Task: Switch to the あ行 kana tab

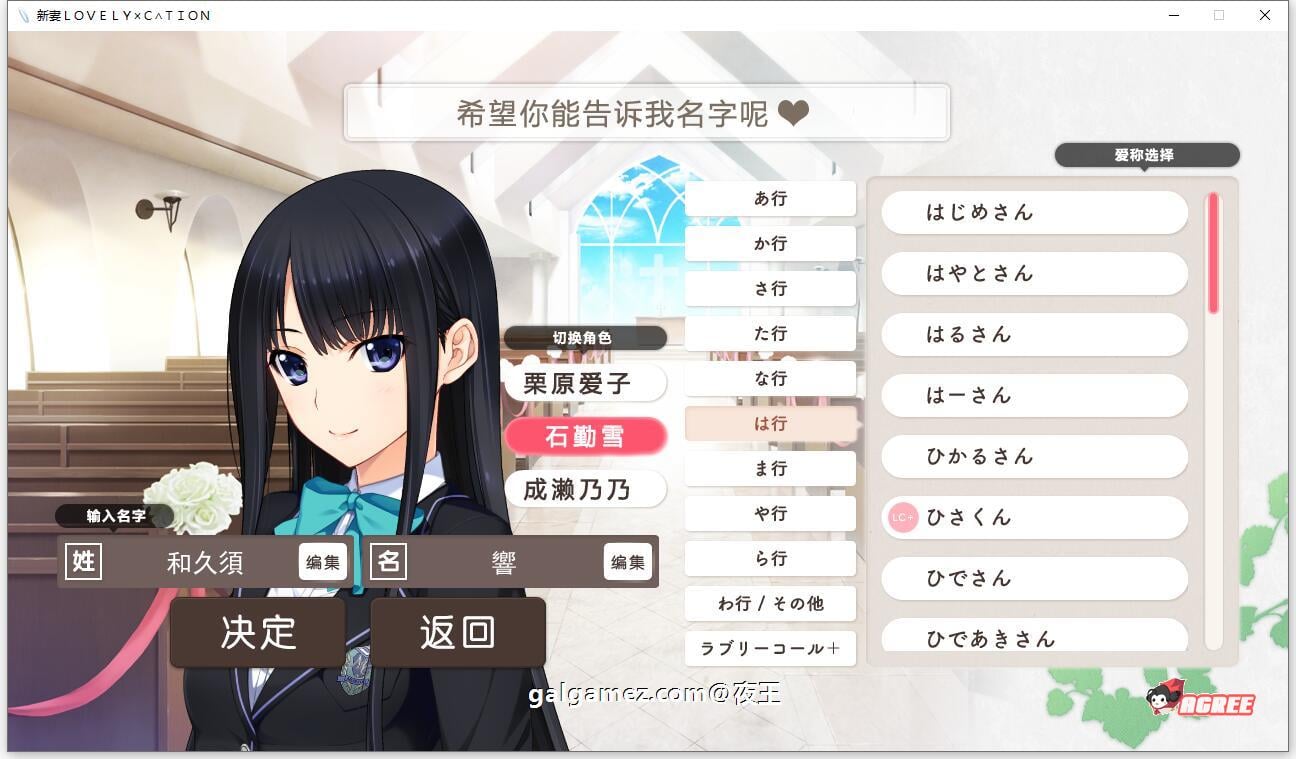Action: (x=770, y=198)
